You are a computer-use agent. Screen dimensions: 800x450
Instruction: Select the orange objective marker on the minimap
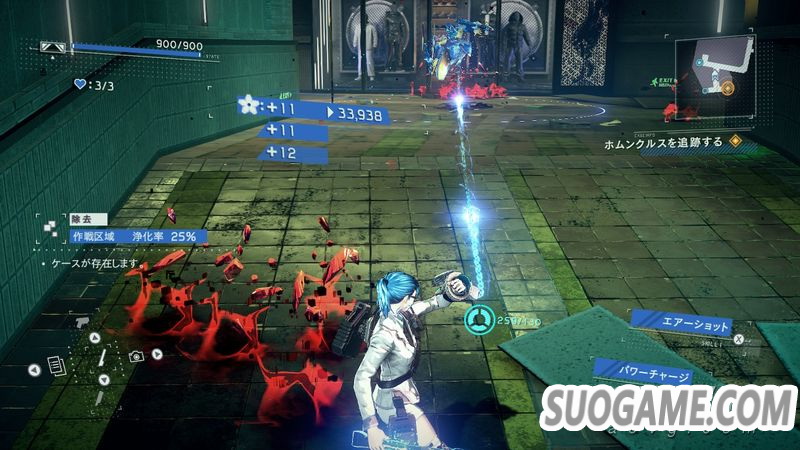click(x=728, y=89)
